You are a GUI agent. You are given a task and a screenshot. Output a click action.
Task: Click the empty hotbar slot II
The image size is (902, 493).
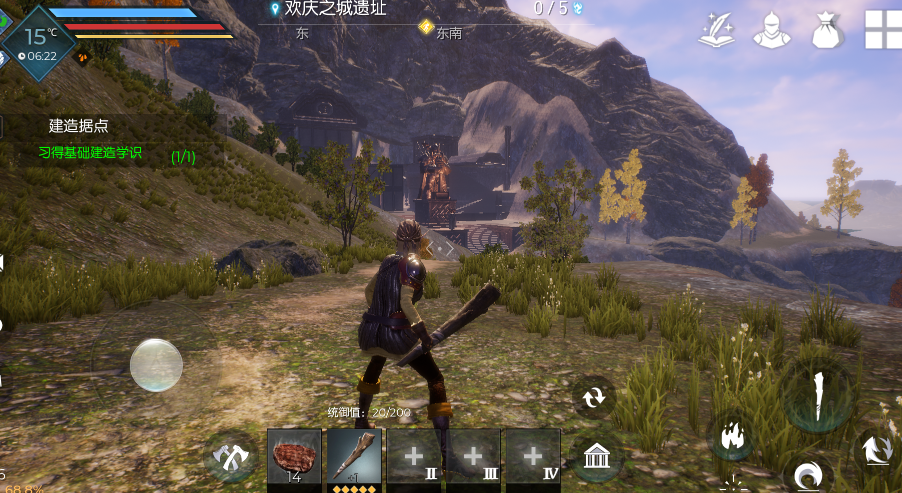click(x=414, y=459)
